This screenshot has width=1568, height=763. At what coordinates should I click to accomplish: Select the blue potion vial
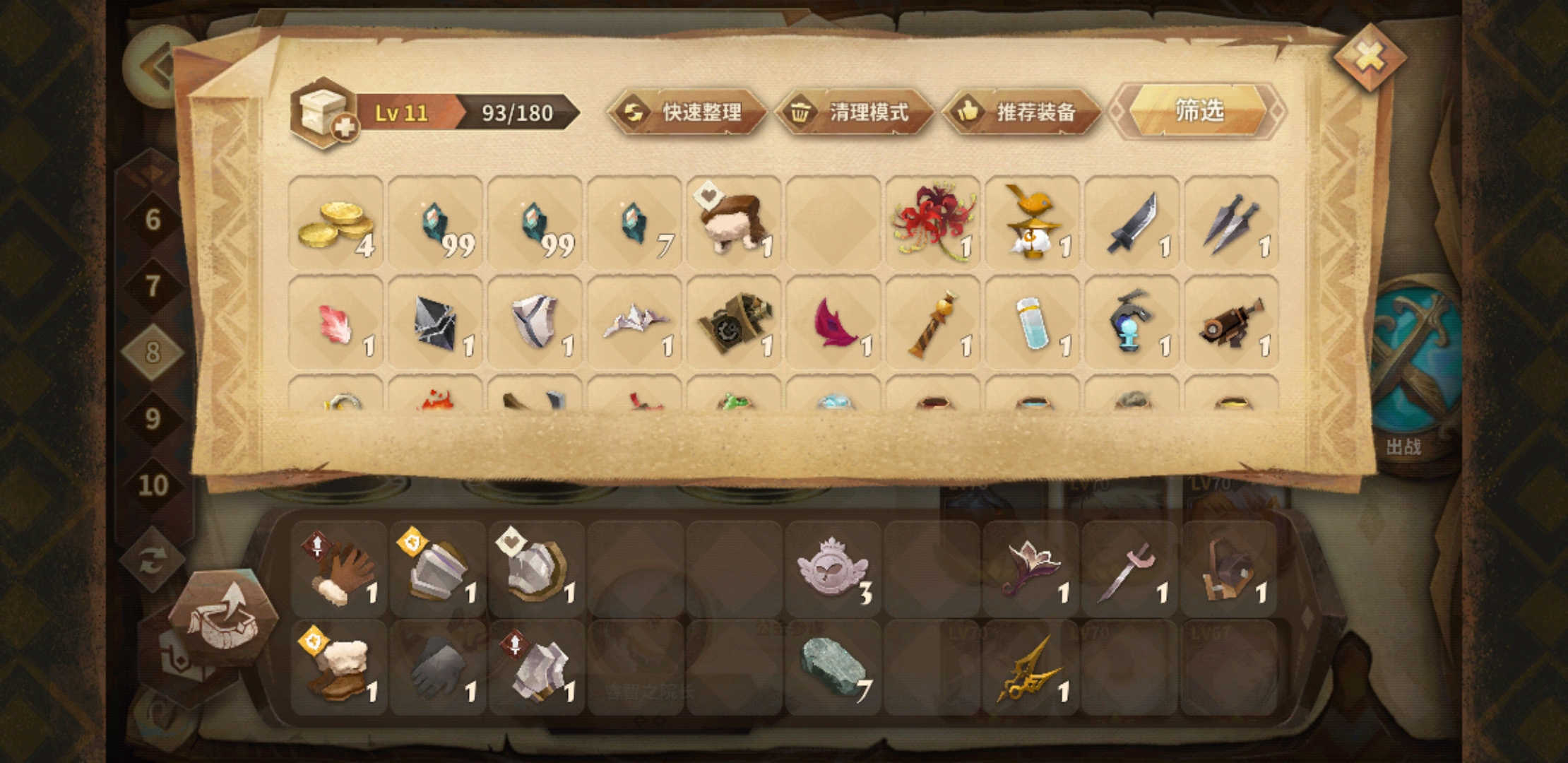(1032, 323)
